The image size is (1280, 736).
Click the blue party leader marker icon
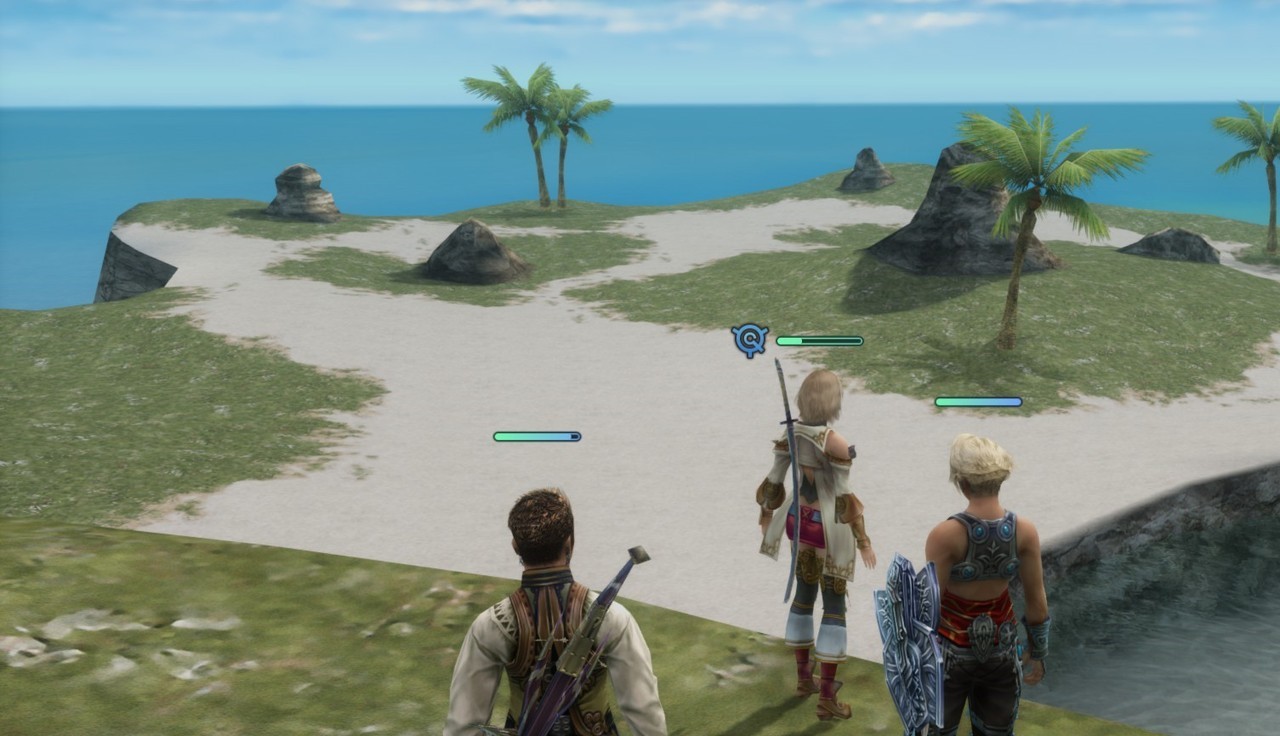click(x=750, y=340)
